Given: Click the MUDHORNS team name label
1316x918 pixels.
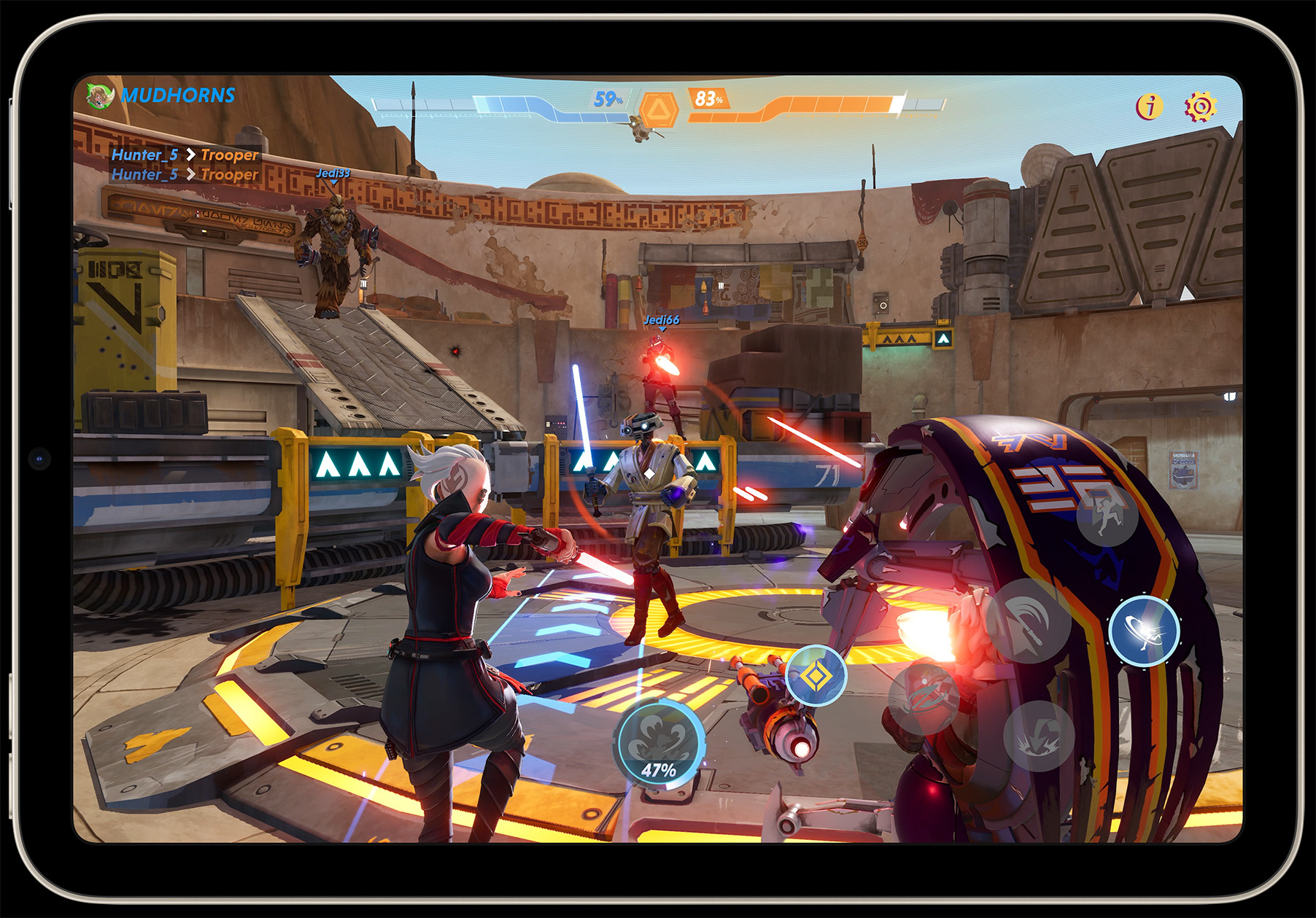Looking at the screenshot, I should 177,93.
